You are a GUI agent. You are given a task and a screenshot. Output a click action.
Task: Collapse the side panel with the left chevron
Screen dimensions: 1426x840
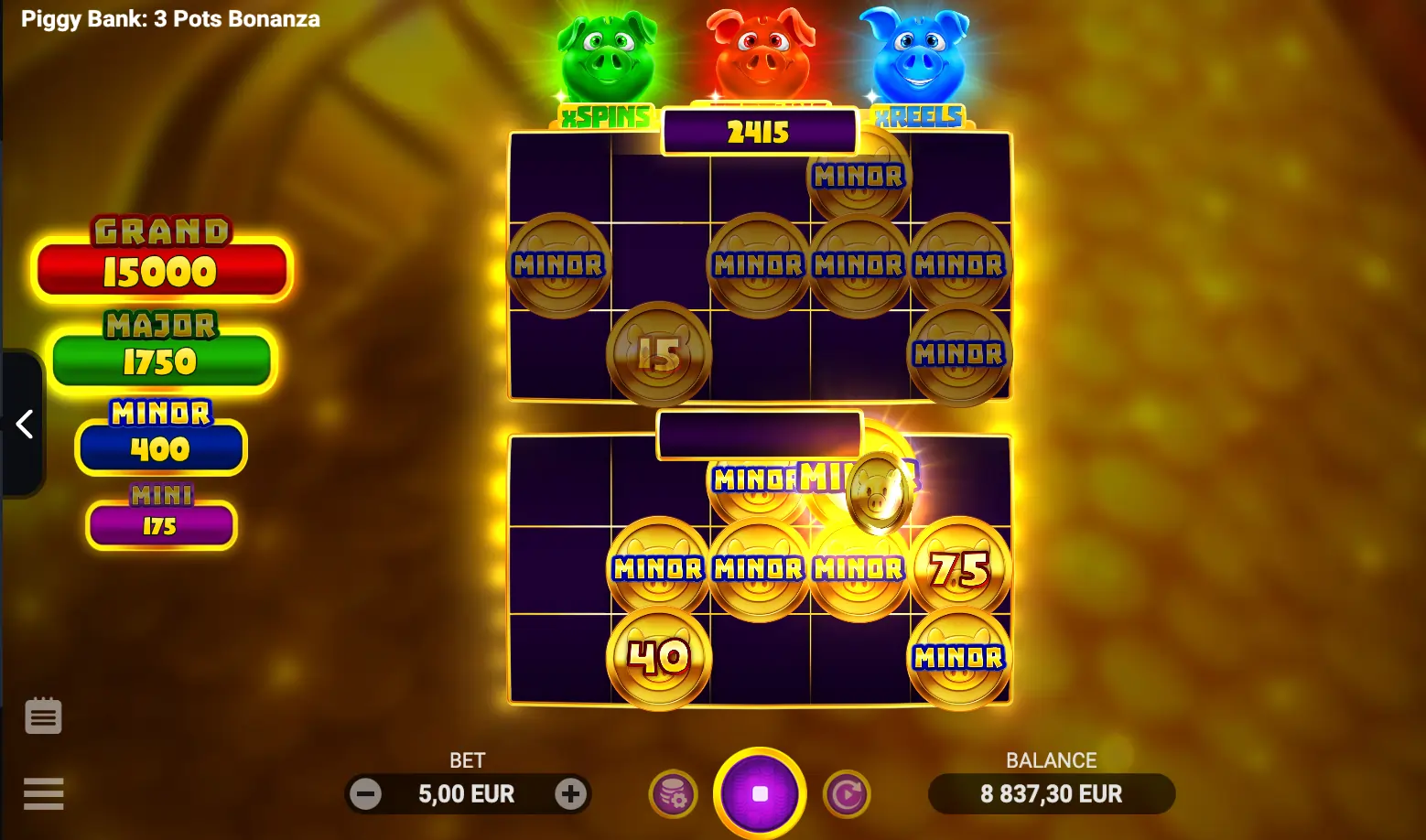tap(25, 424)
